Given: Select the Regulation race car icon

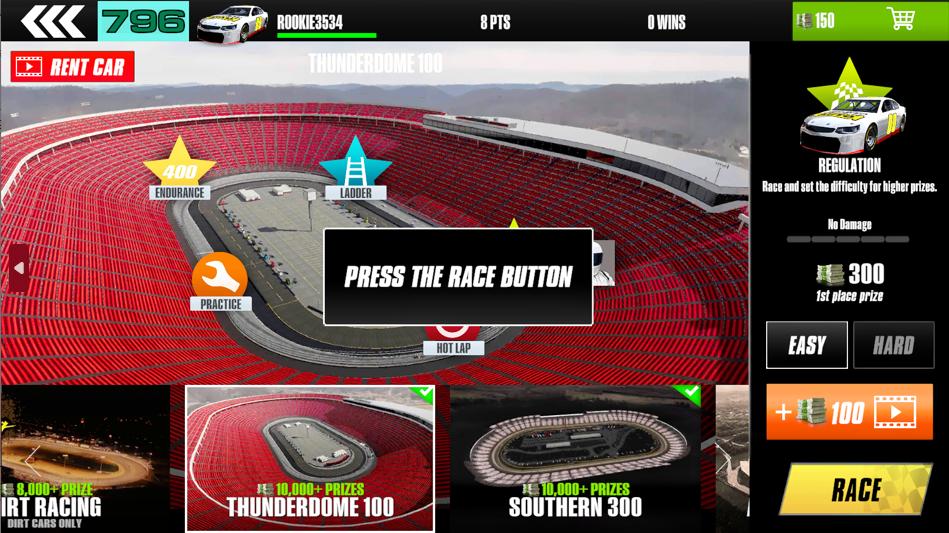Looking at the screenshot, I should click(849, 122).
